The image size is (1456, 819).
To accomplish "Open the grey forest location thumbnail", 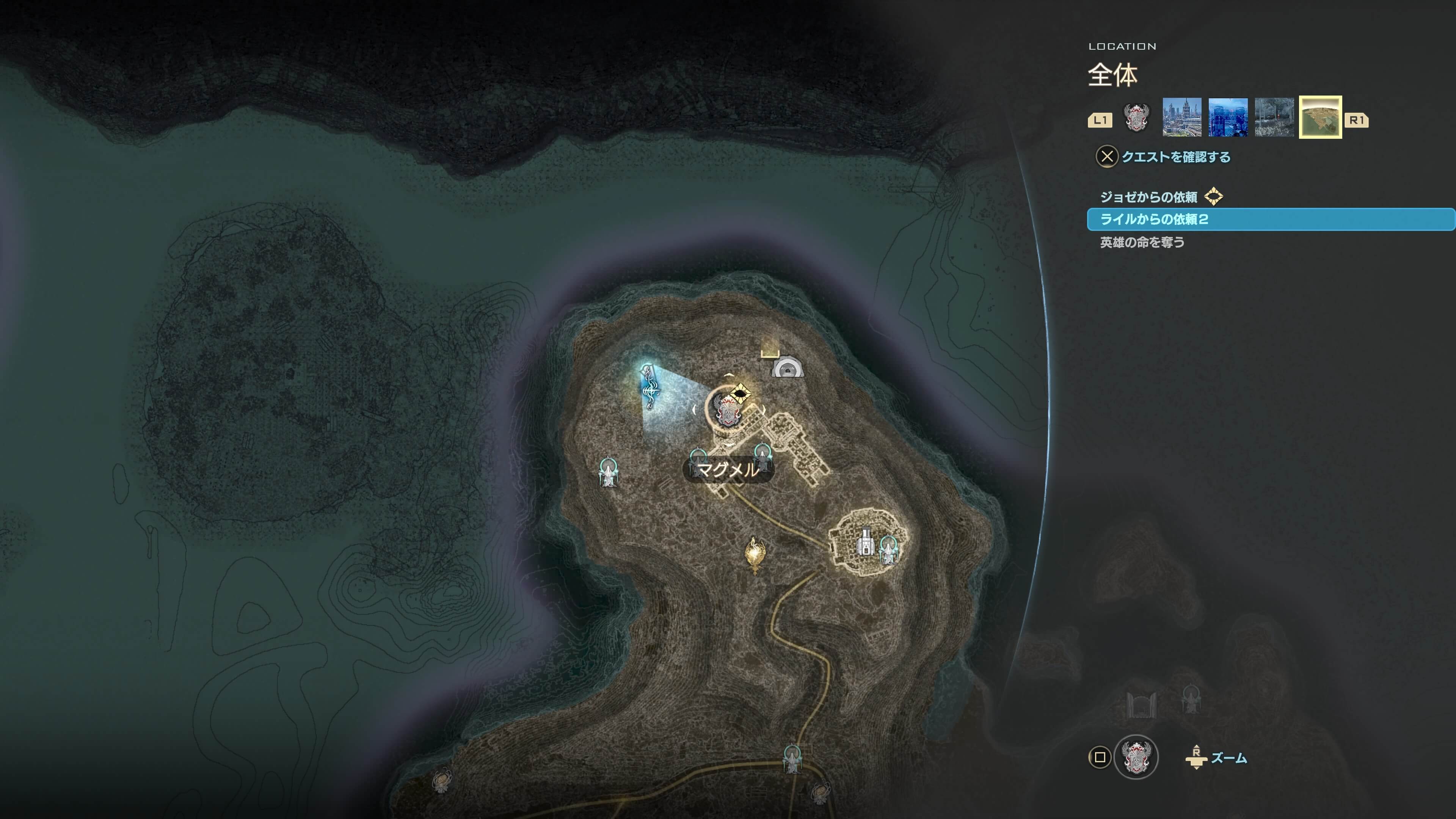I will point(1274,118).
